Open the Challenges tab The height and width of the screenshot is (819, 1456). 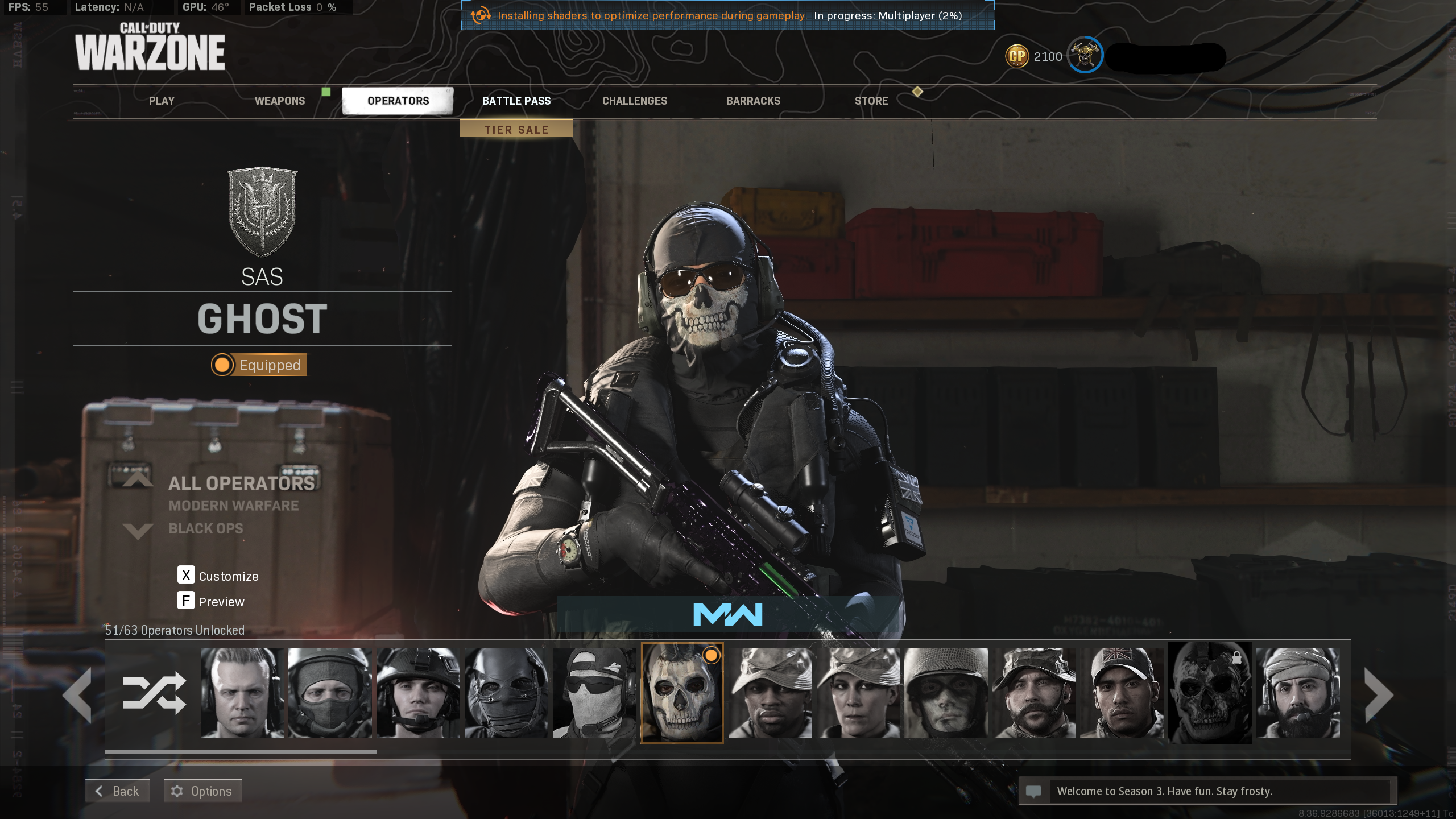(634, 101)
